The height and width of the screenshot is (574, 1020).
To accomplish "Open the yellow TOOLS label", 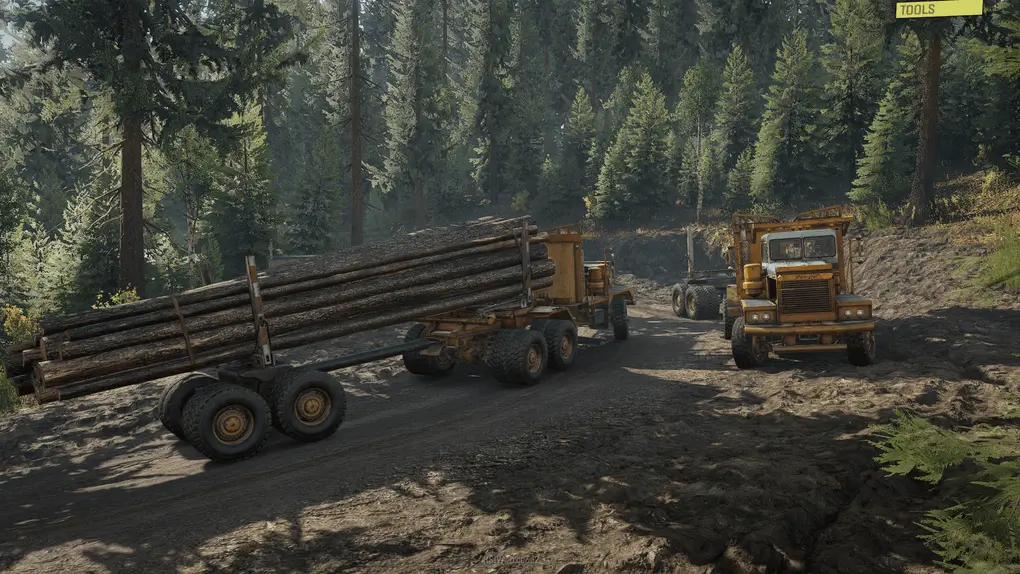I will click(x=938, y=9).
